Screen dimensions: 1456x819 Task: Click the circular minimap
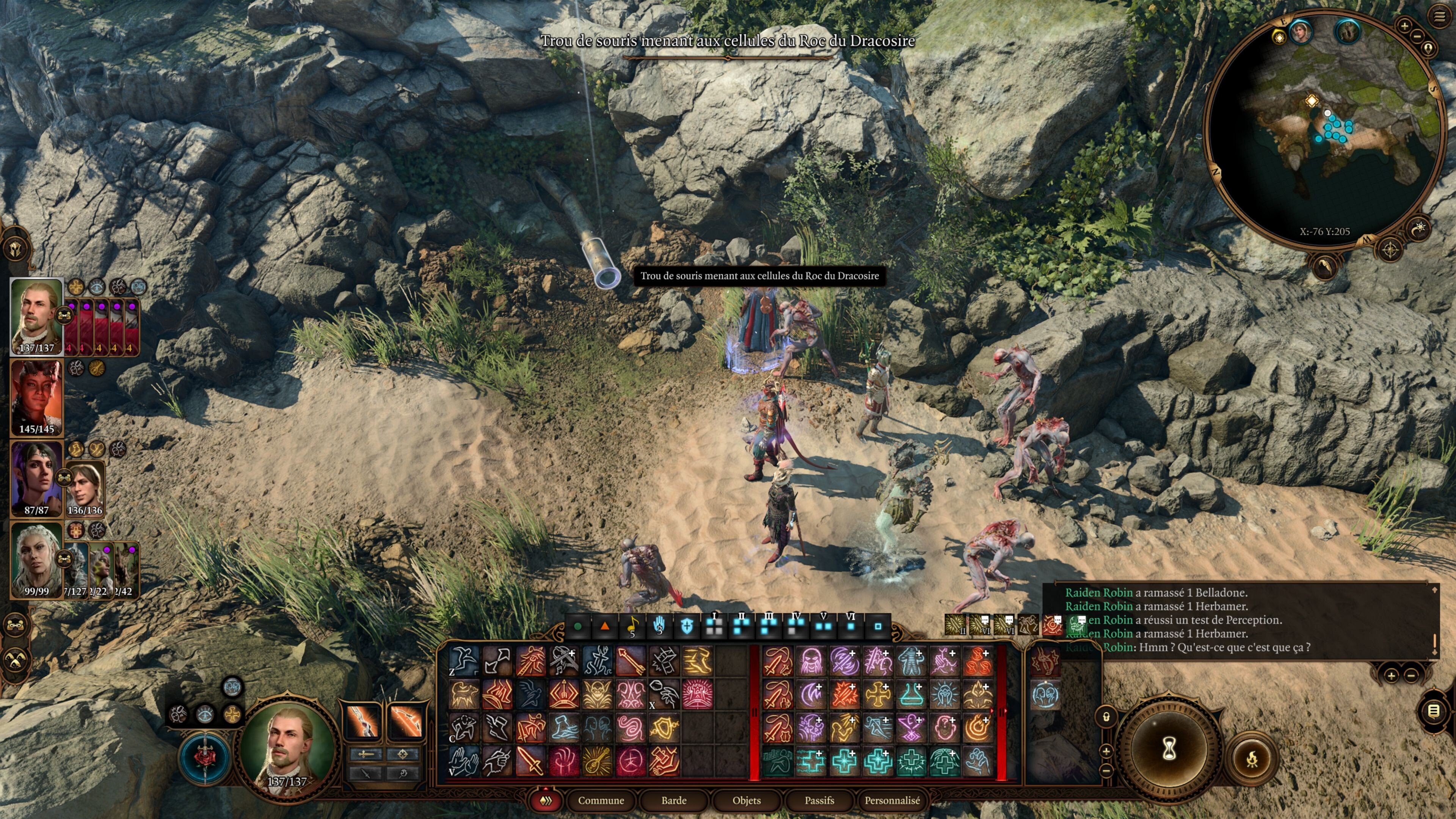coord(1323,130)
